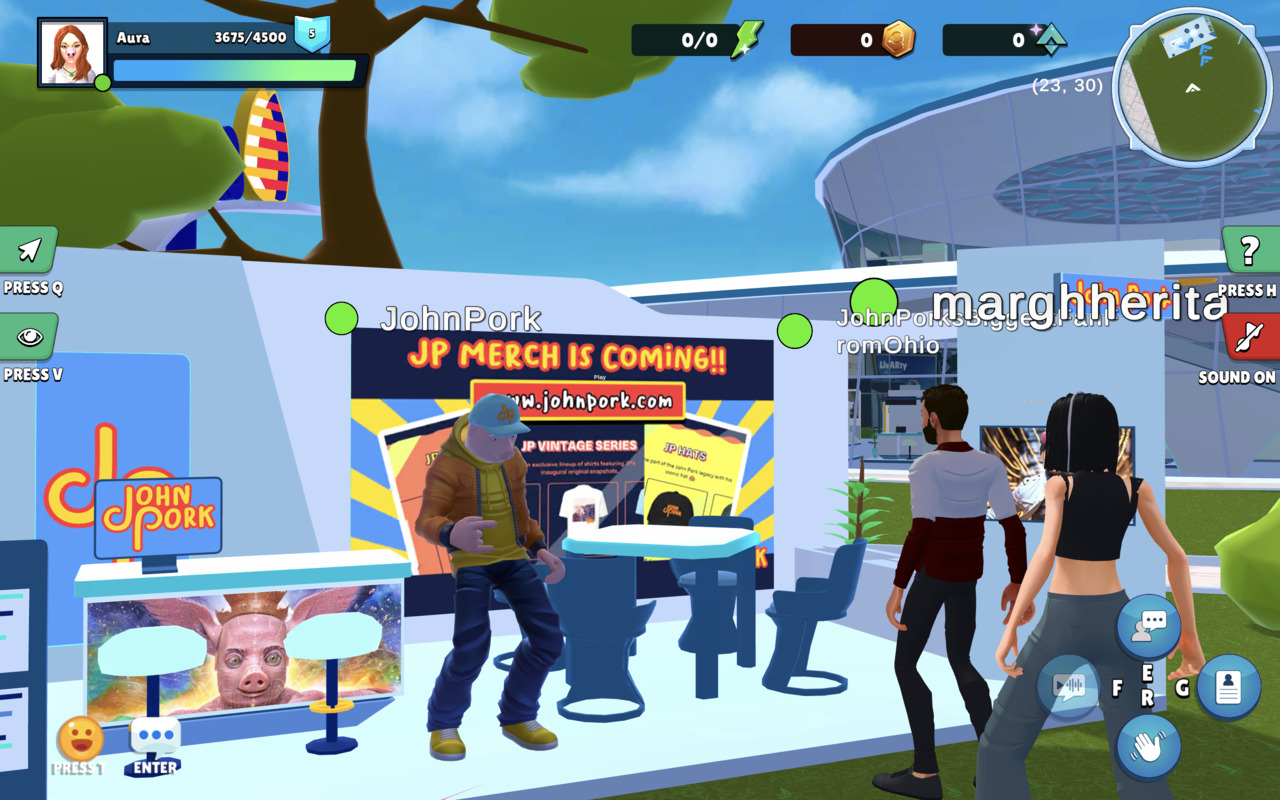Image resolution: width=1280 pixels, height=800 pixels.
Task: Toggle the red sound mute button
Action: point(1250,337)
